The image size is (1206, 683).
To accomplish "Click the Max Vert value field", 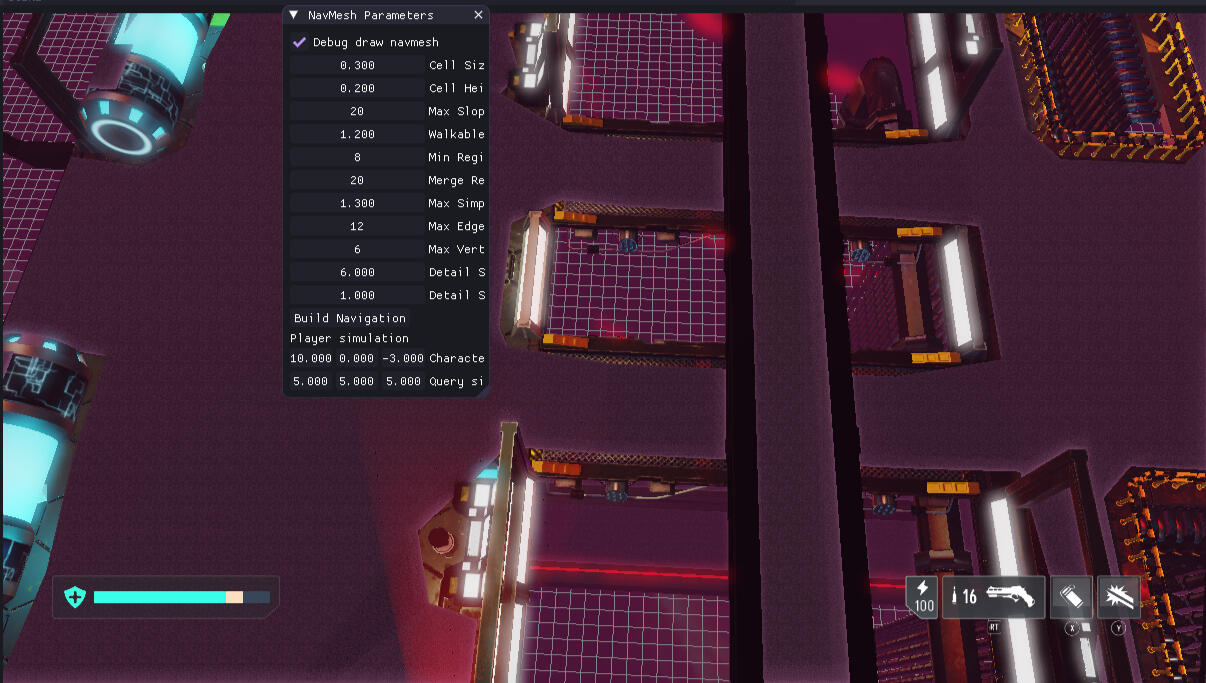I will [x=357, y=249].
